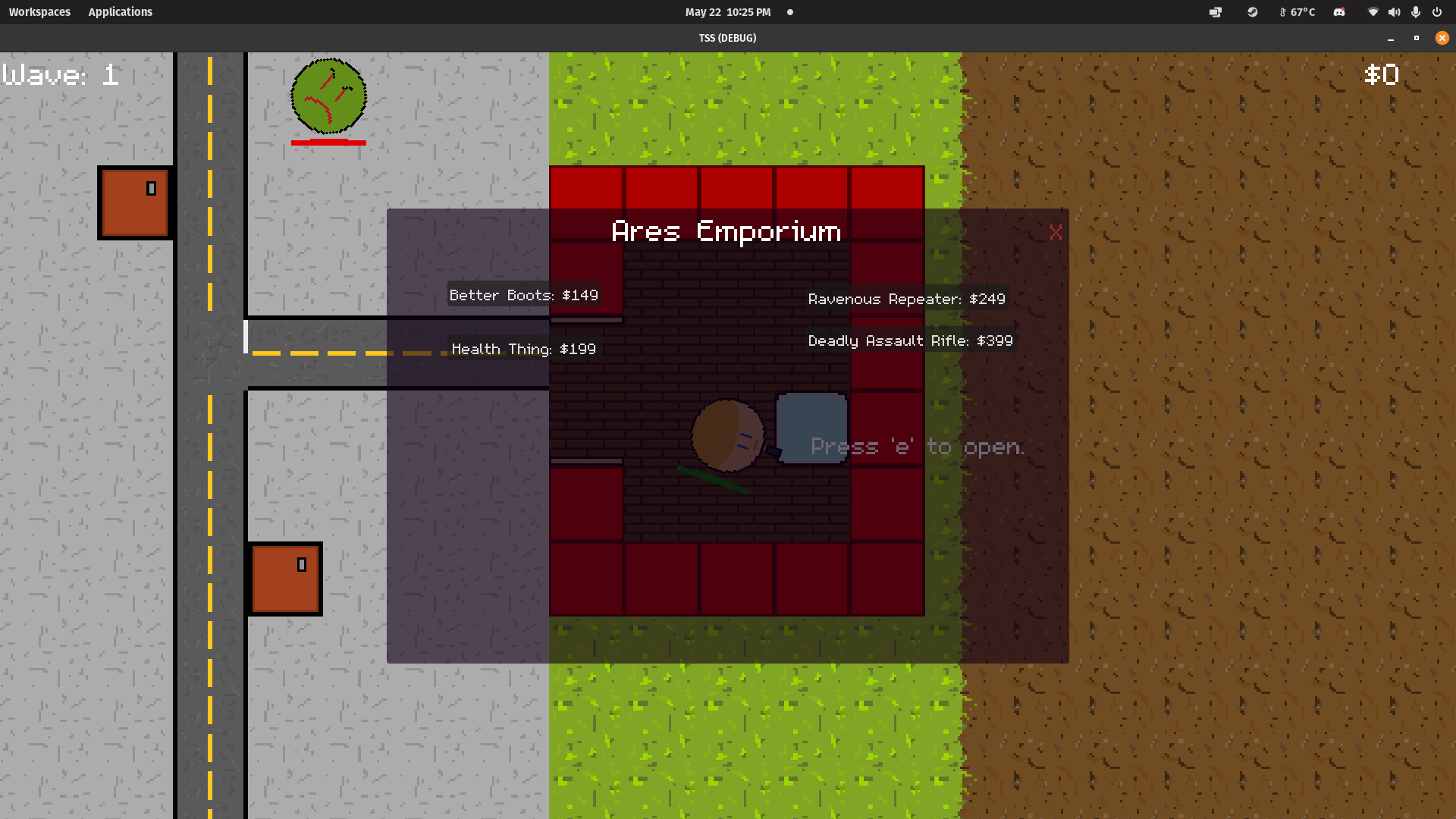The height and width of the screenshot is (819, 1456).
Task: Click the recording dot beside the clock
Action: point(789,12)
